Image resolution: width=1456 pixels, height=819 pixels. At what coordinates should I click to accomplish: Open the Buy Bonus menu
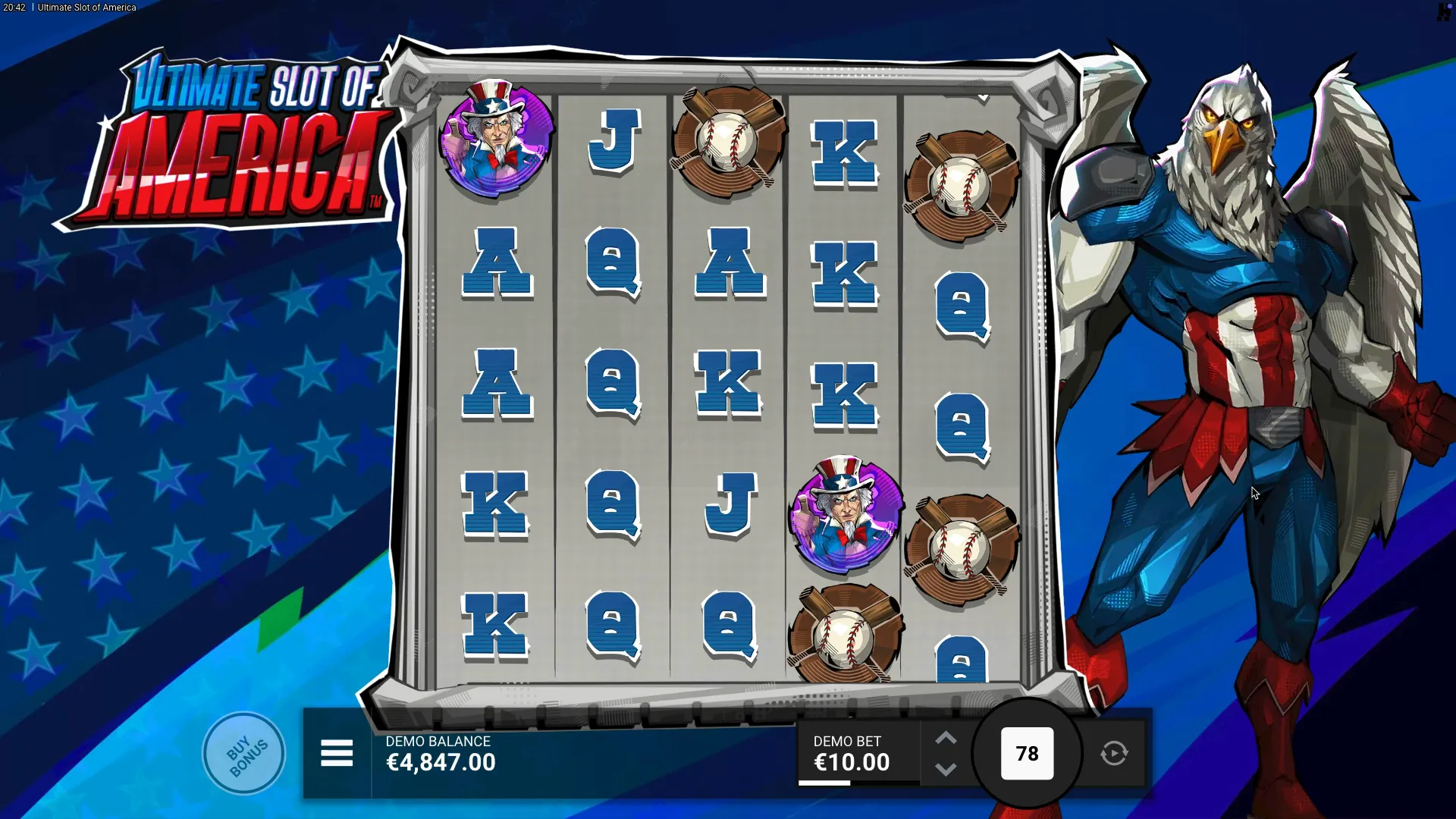(x=243, y=754)
